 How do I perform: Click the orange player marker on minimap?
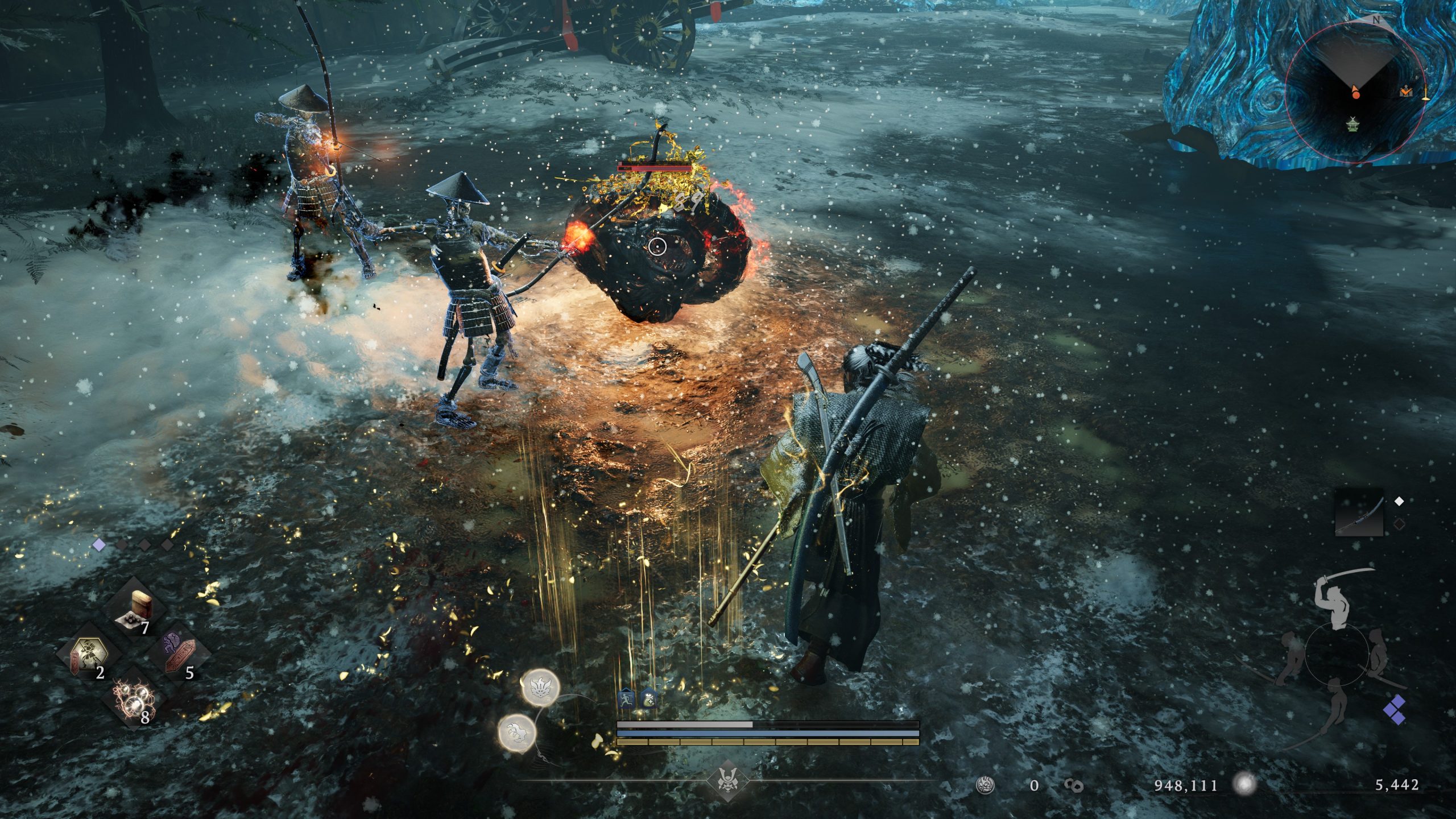pyautogui.click(x=1356, y=92)
